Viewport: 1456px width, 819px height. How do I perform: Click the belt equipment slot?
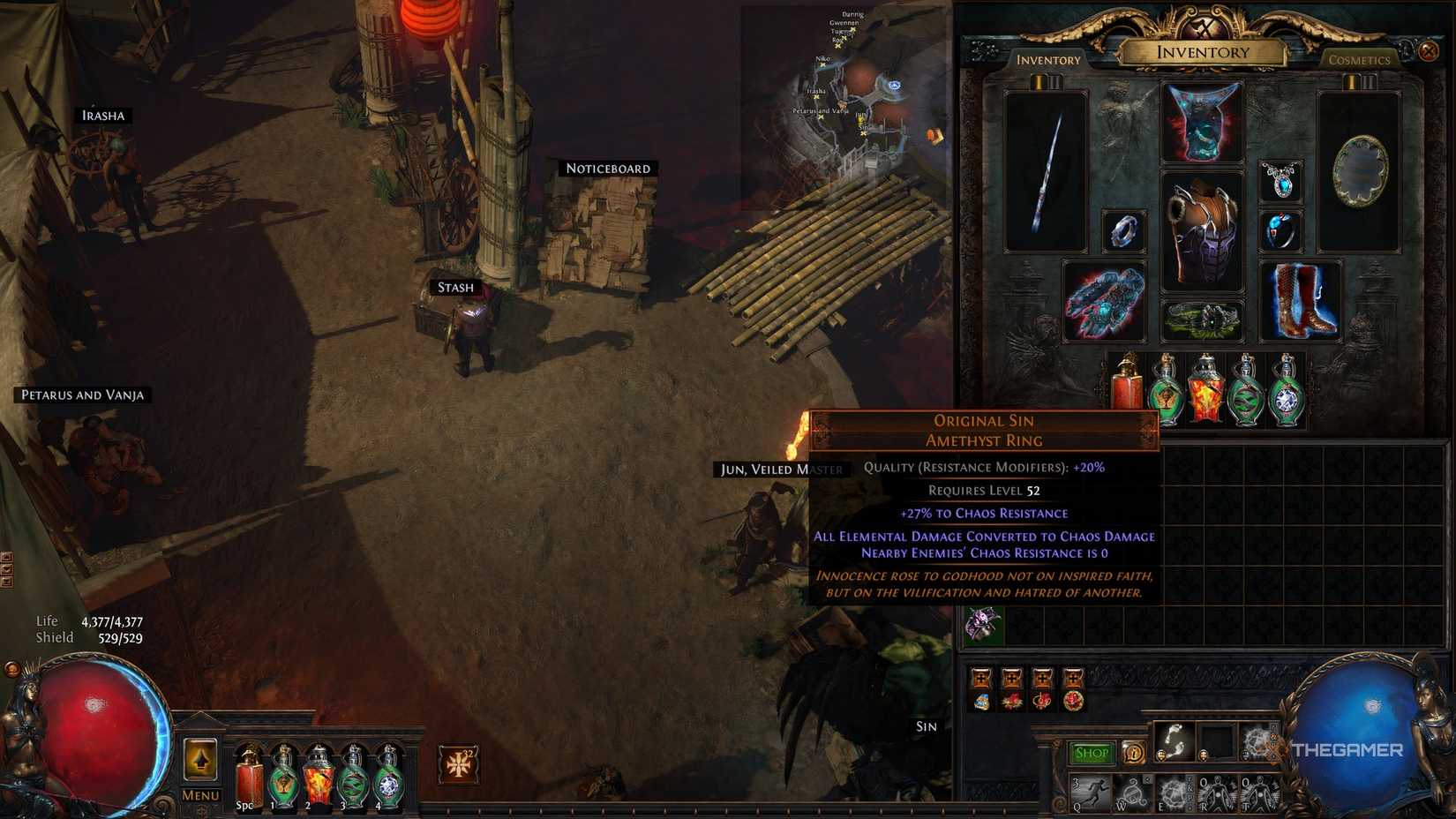(1203, 318)
